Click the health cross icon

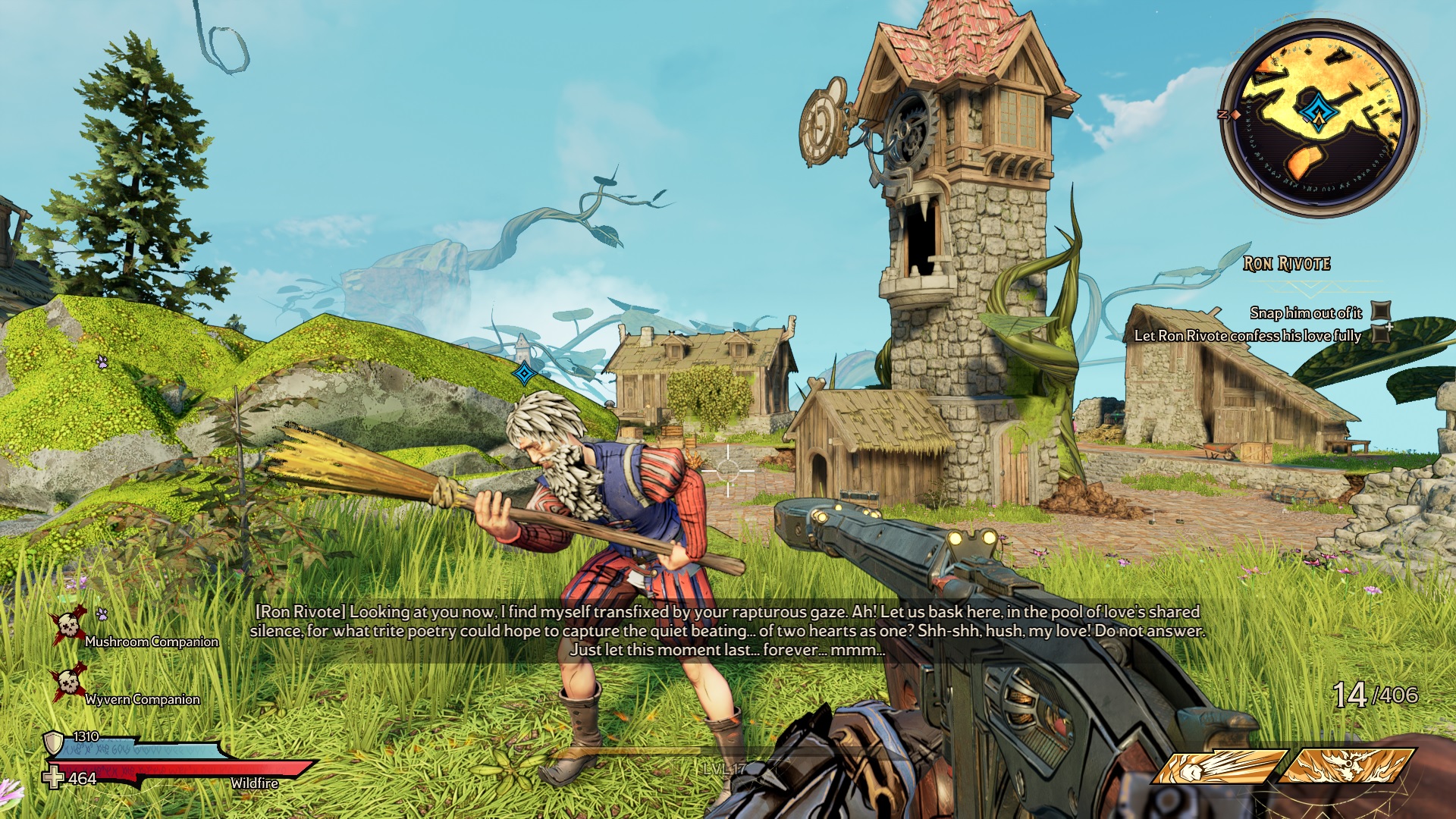53,778
